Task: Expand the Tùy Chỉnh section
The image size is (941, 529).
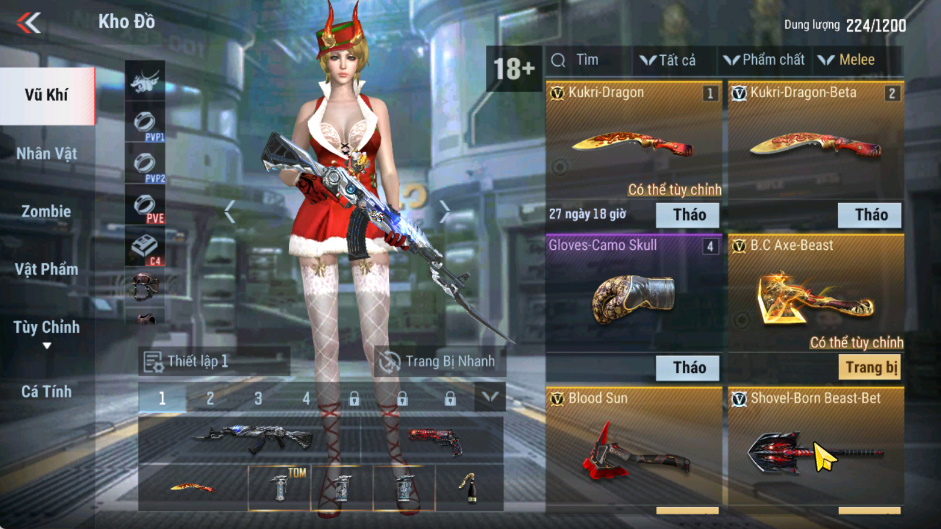Action: tap(47, 333)
